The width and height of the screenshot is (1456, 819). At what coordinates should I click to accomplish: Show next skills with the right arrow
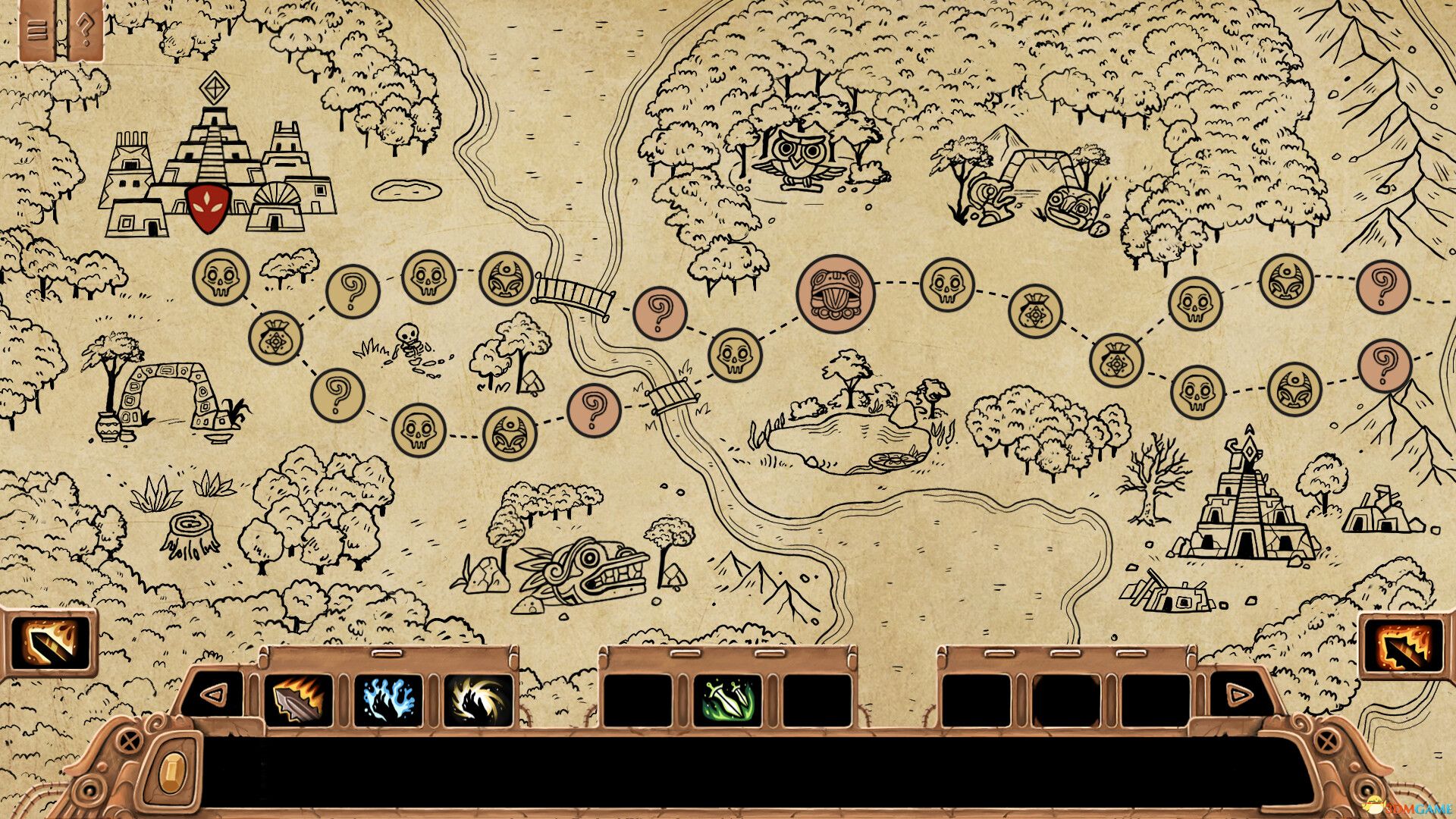coord(1239,693)
